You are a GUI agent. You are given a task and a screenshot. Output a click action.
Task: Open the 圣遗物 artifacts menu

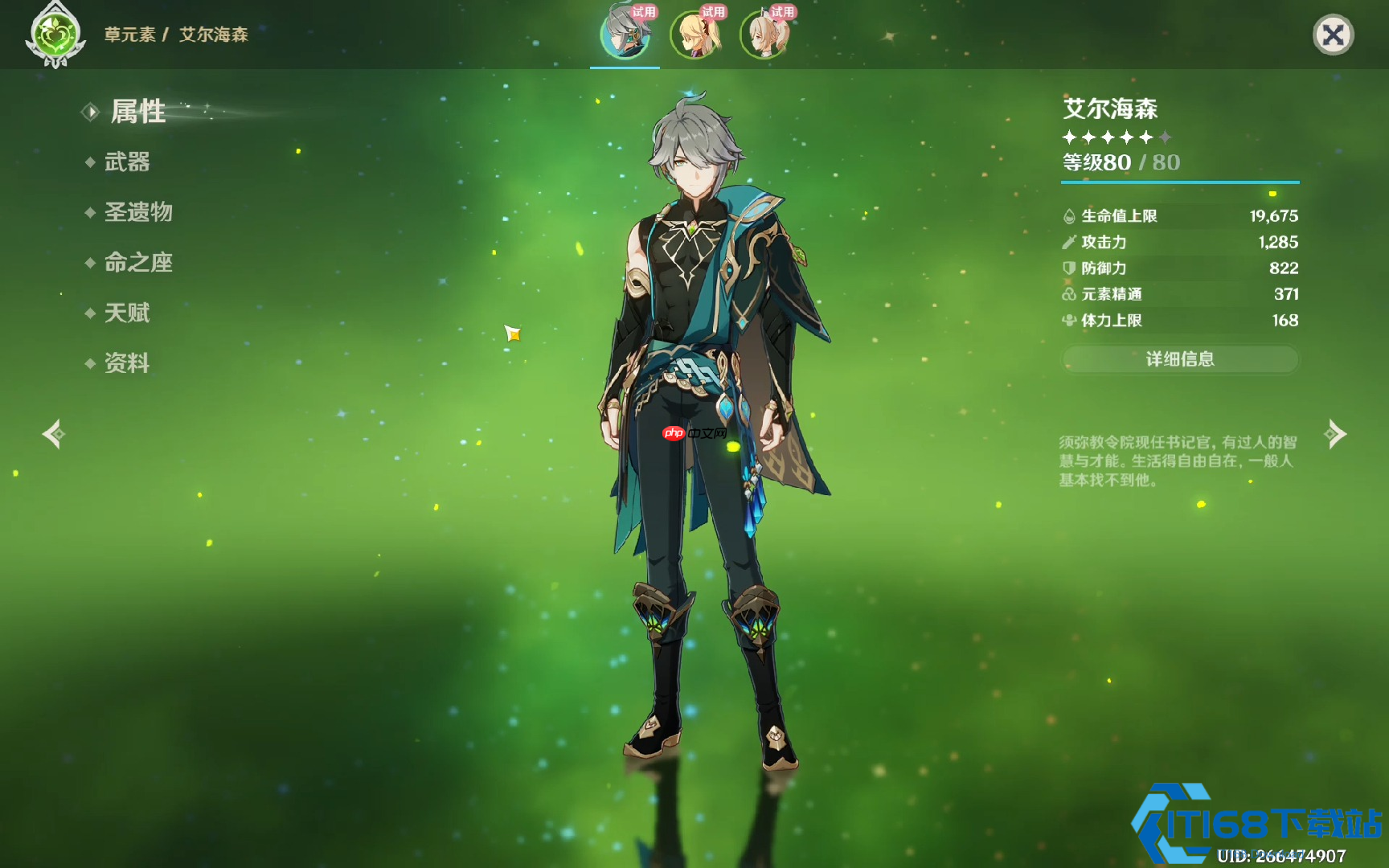point(138,212)
